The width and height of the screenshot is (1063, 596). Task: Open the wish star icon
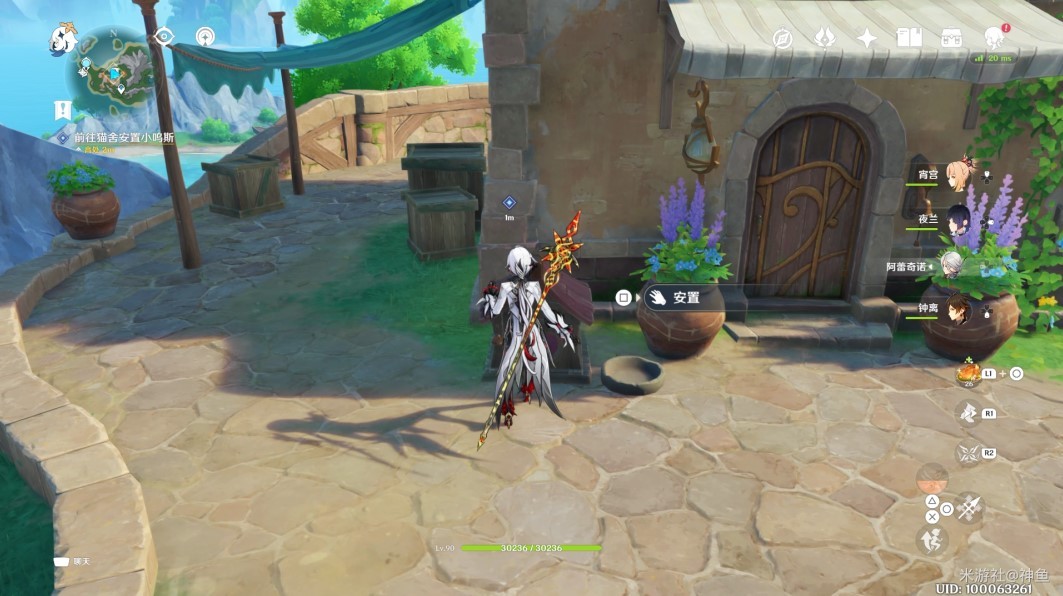(867, 38)
